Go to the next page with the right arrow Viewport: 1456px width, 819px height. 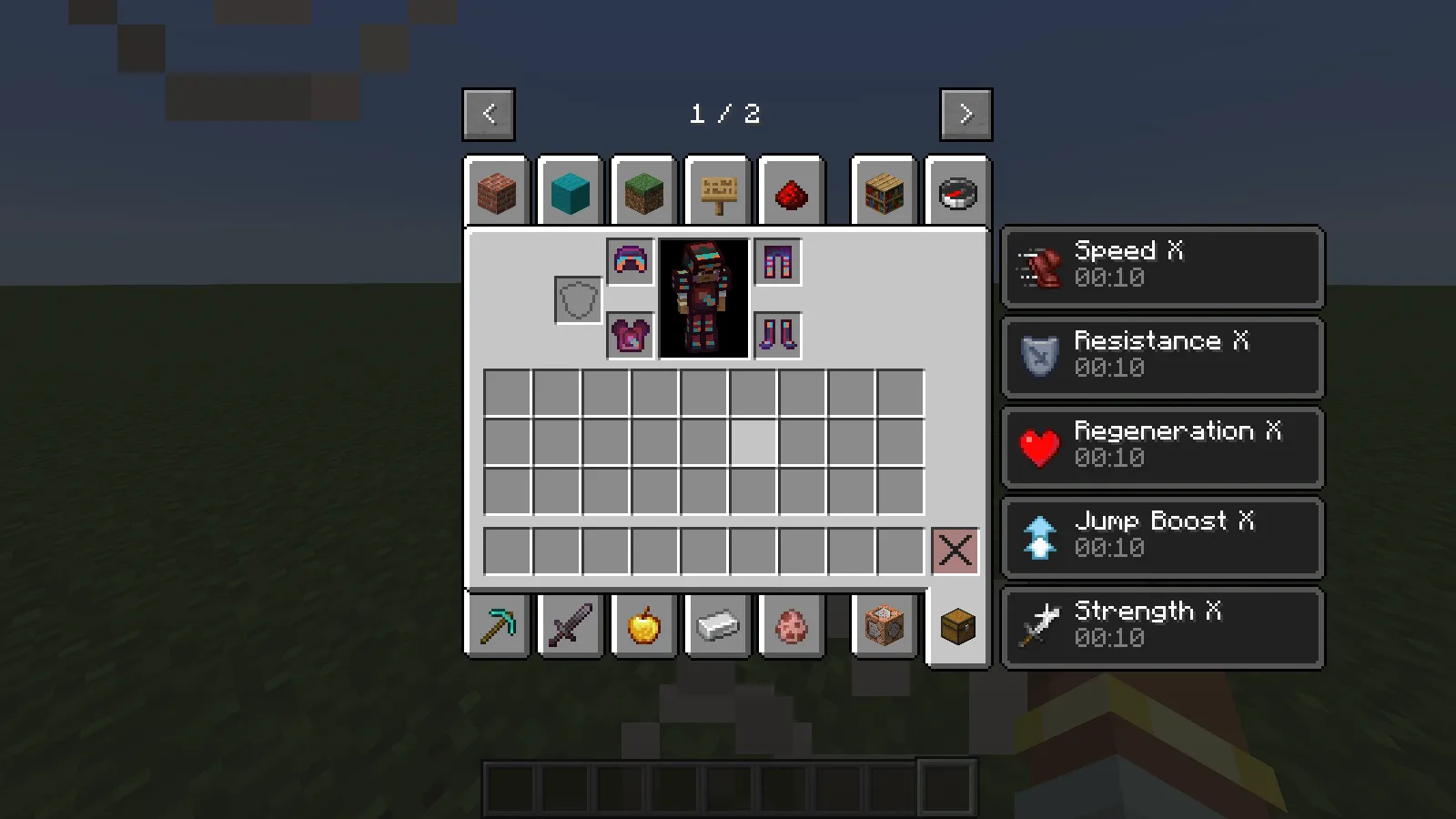point(966,114)
